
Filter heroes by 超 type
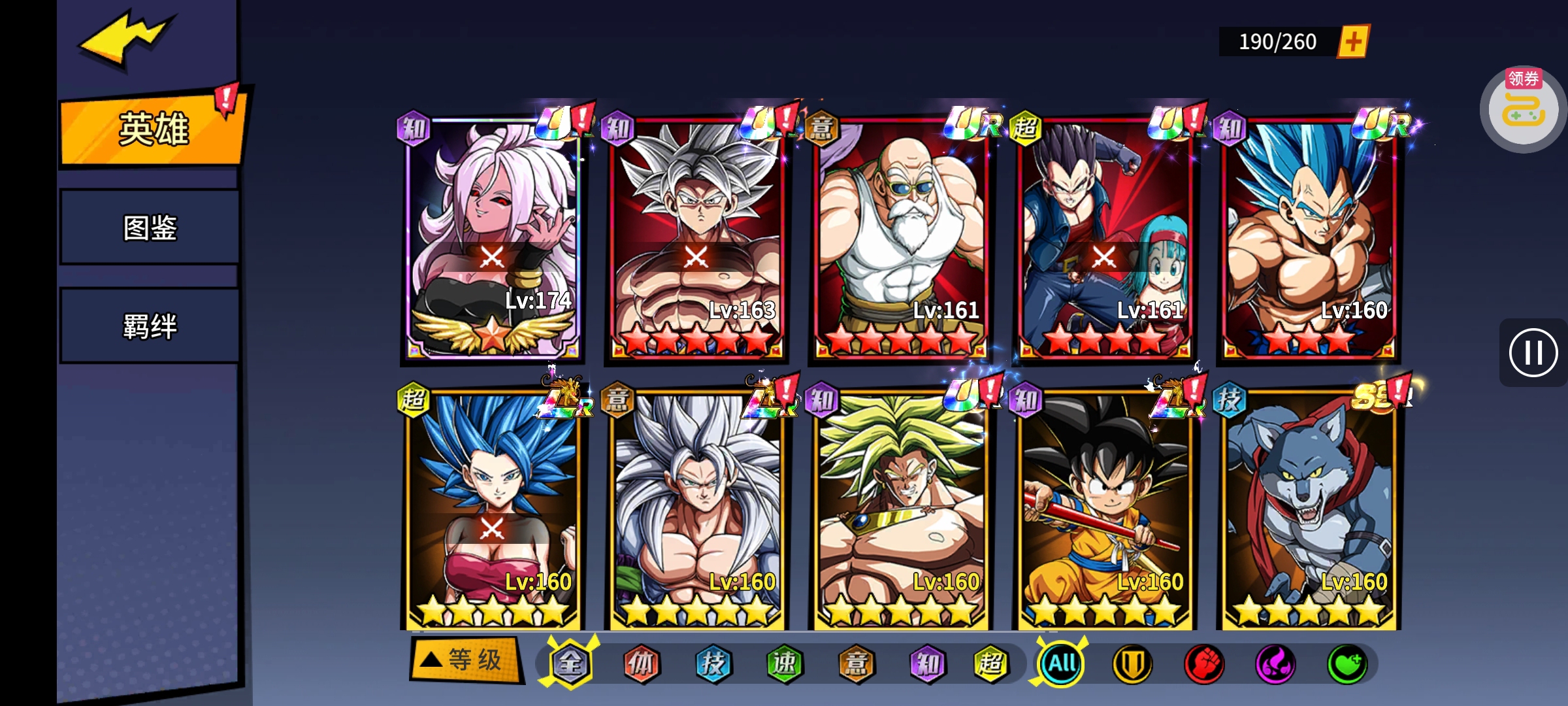(x=990, y=664)
